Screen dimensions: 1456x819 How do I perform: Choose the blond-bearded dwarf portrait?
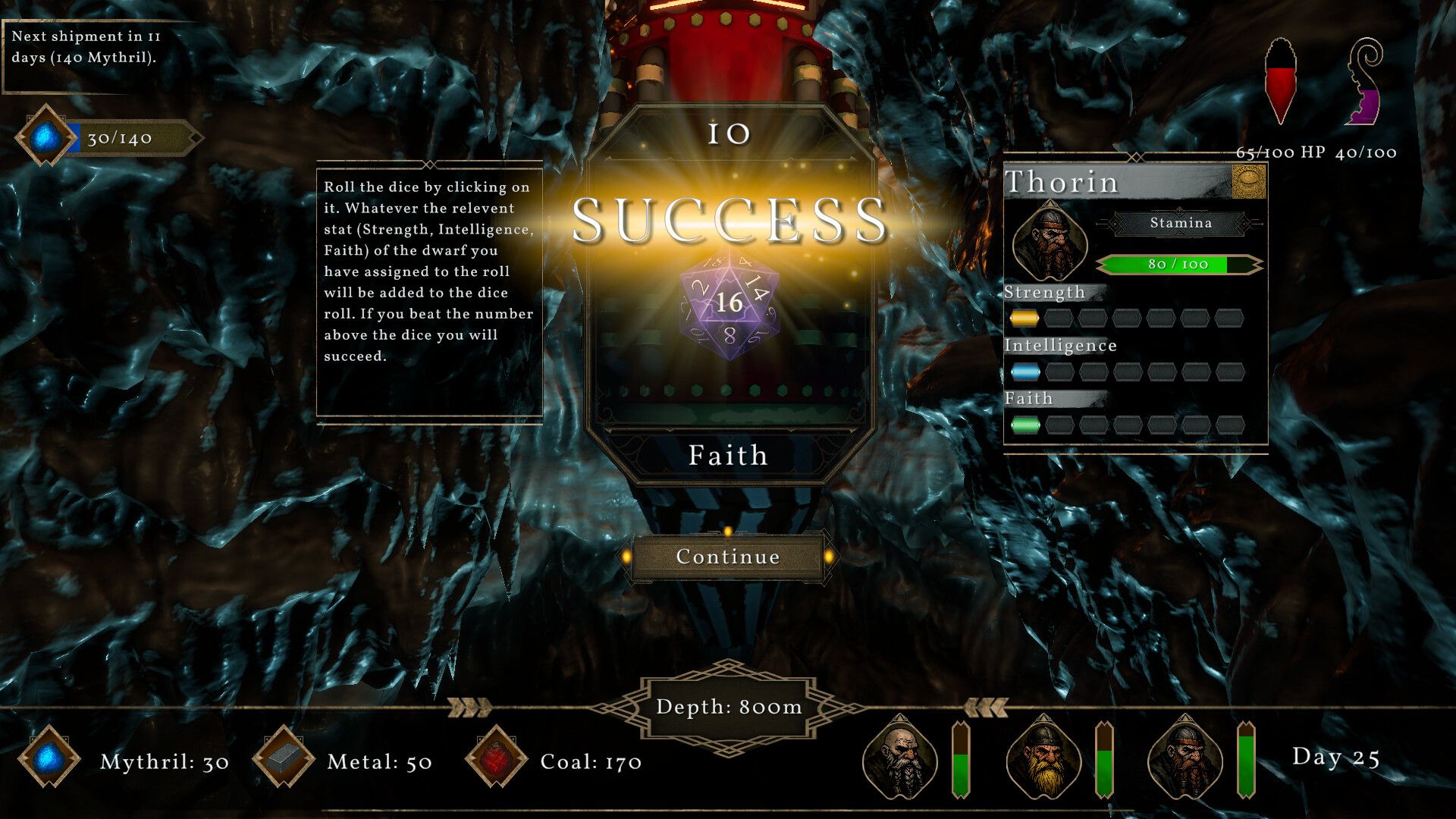(1043, 757)
